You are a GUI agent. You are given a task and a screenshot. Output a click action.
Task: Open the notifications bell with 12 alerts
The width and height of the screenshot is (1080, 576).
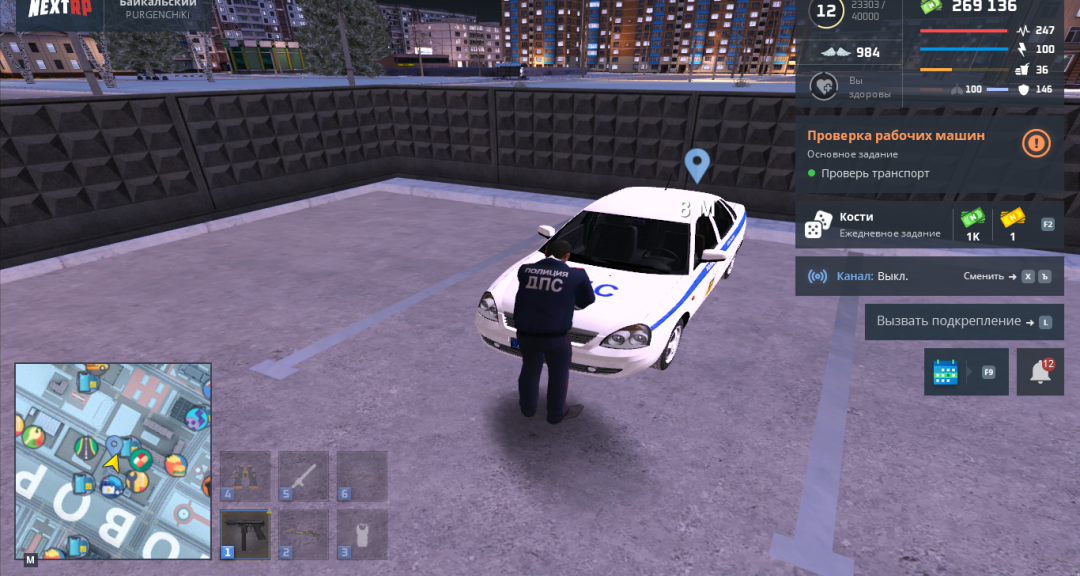[x=1040, y=372]
